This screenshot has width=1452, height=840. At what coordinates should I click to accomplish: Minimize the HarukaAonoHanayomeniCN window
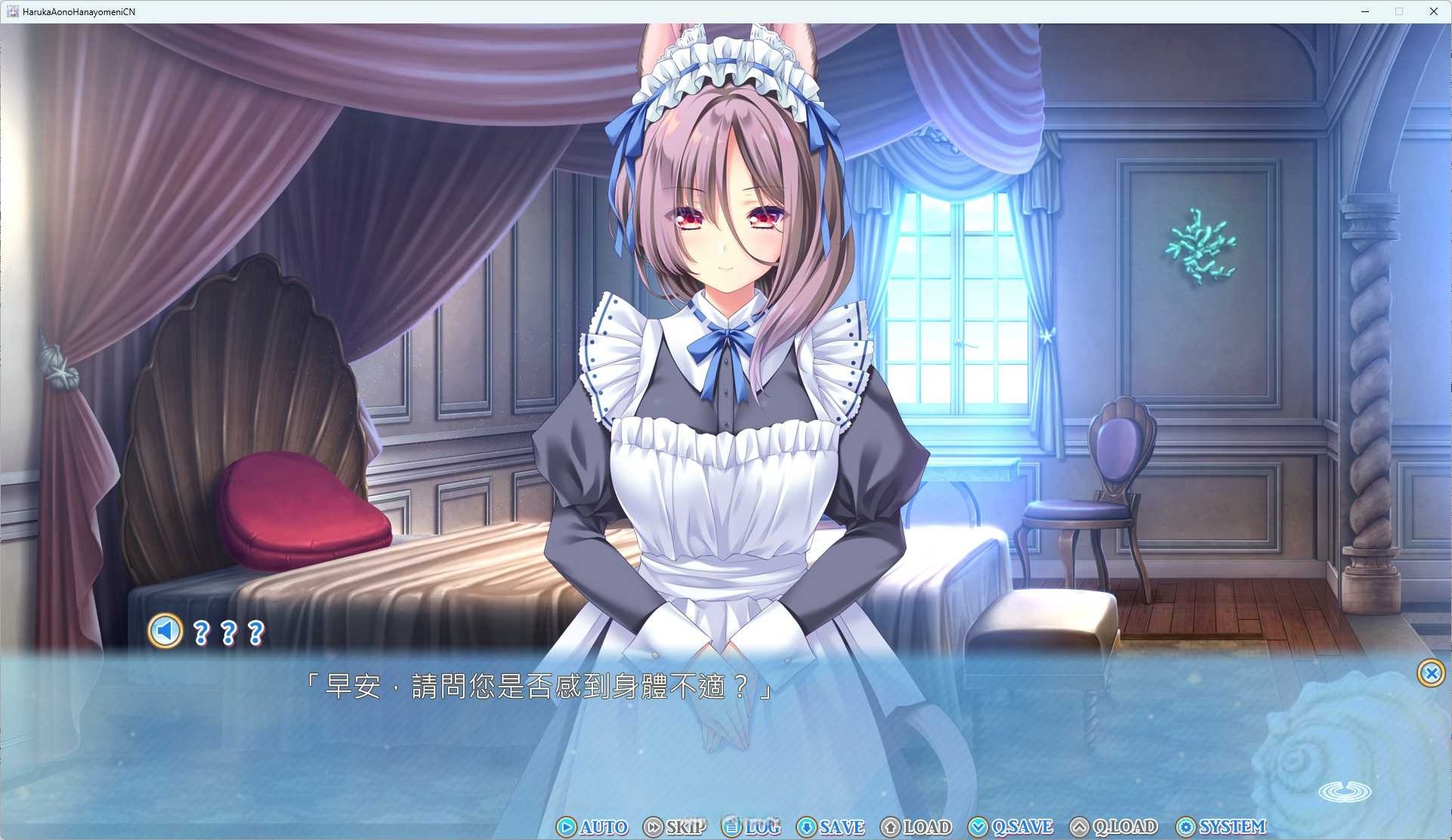coord(1364,11)
